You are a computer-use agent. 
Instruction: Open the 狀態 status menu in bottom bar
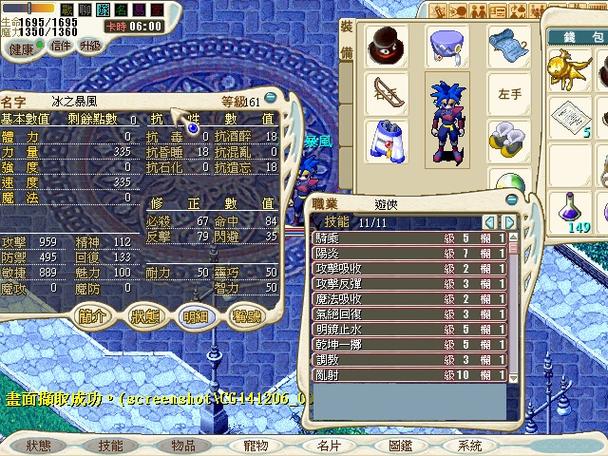coord(38,445)
